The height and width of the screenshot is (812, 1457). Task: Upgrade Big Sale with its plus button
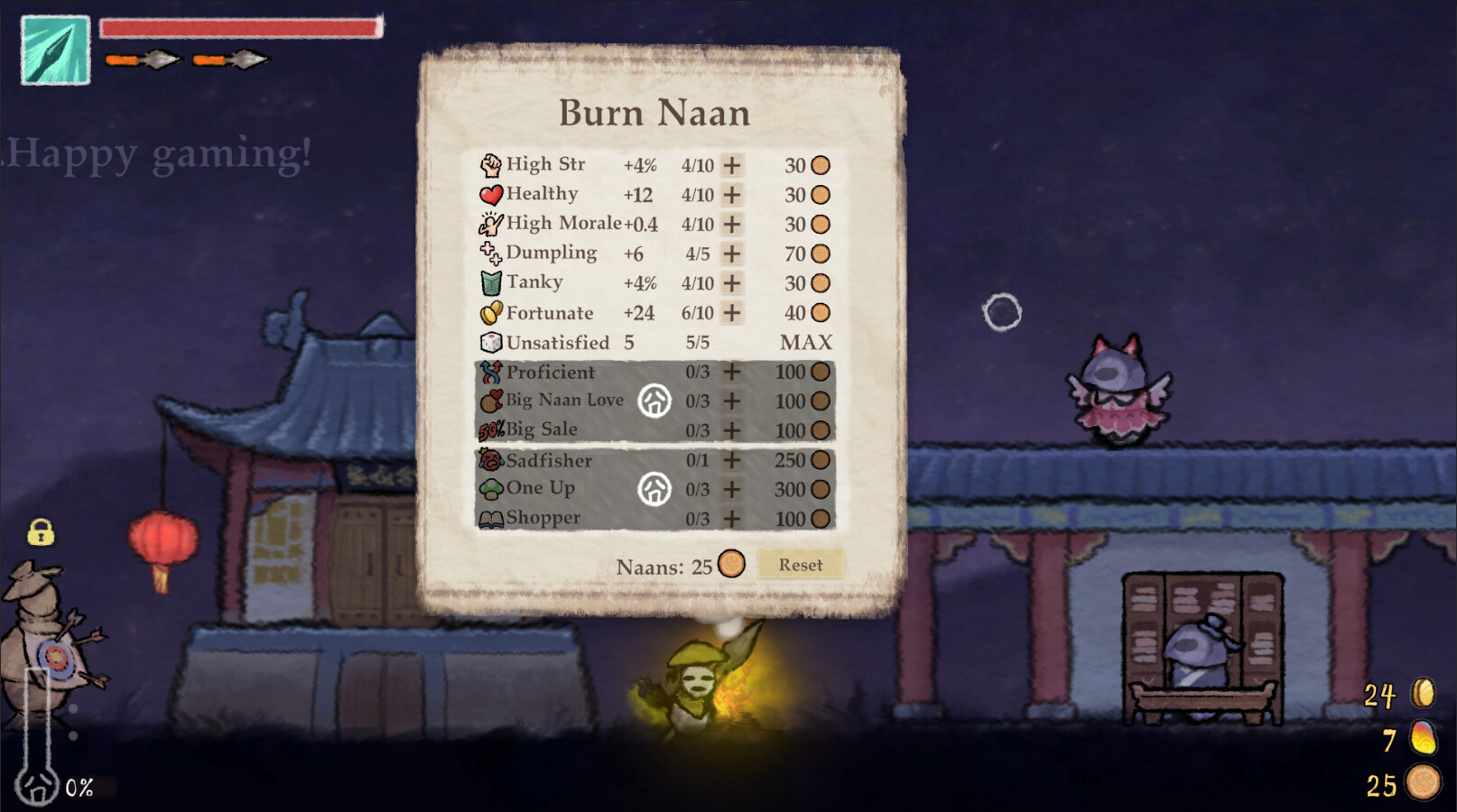point(732,430)
